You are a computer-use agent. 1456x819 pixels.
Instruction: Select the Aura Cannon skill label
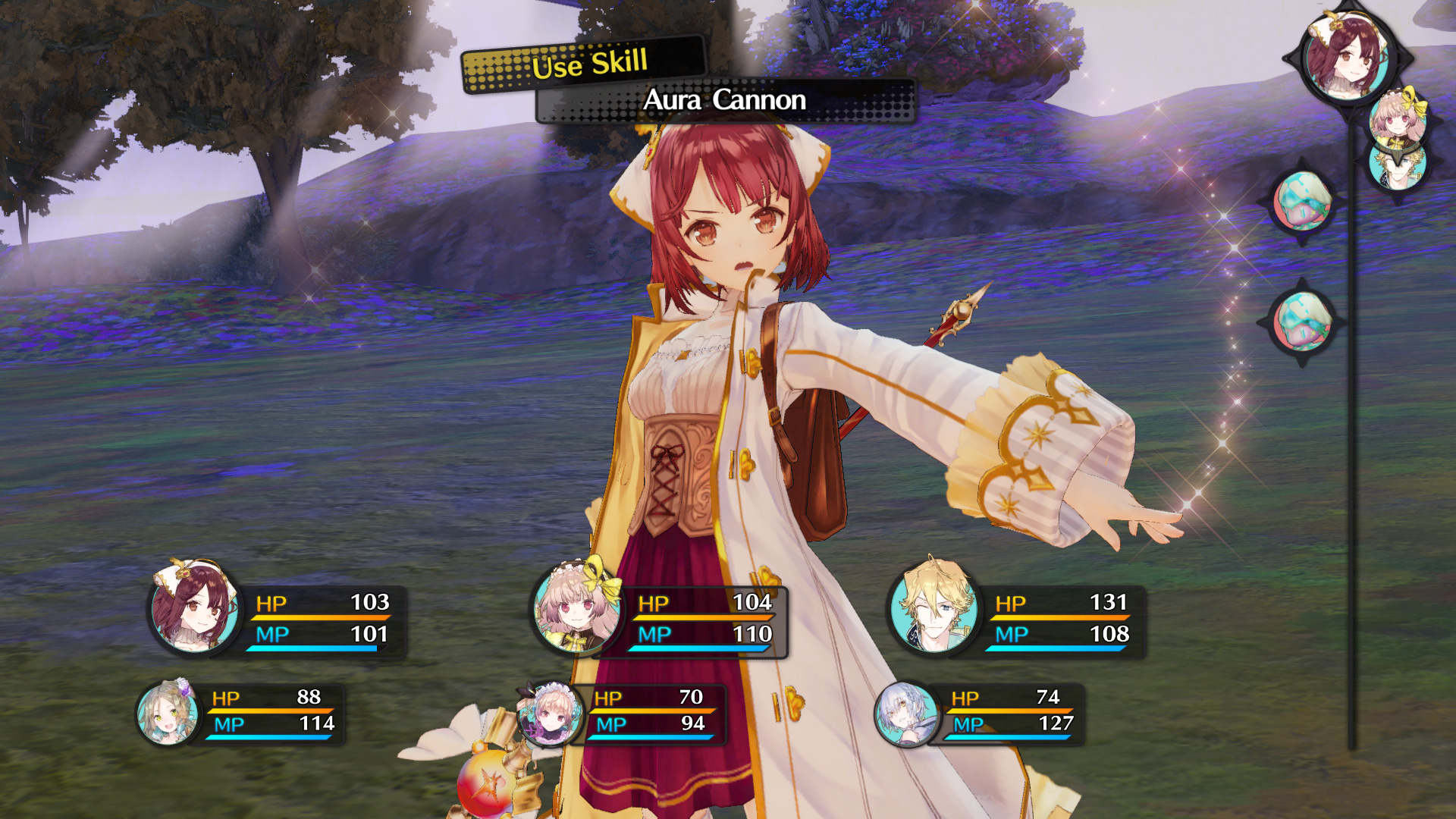click(725, 100)
